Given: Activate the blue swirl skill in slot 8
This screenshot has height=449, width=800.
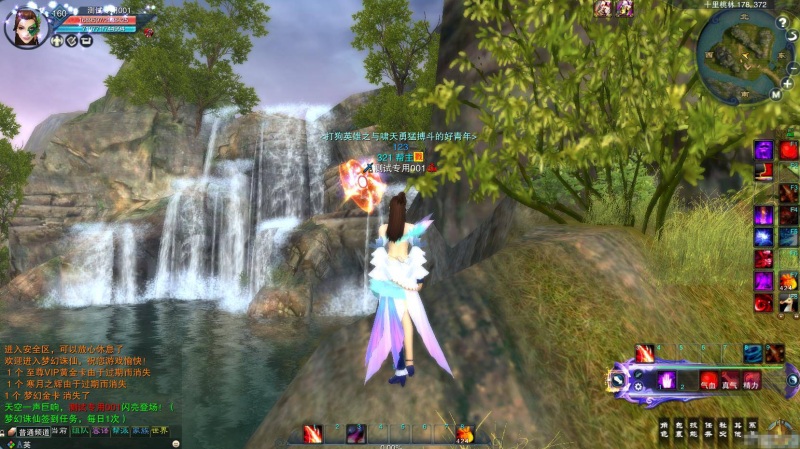Looking at the screenshot, I should tap(752, 353).
